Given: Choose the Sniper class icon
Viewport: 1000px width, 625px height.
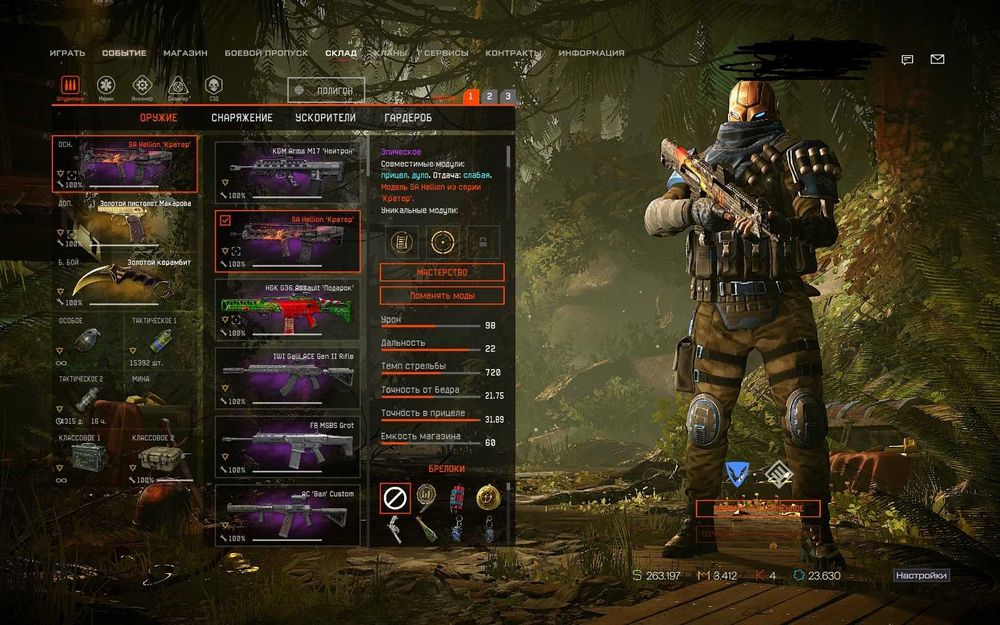Looking at the screenshot, I should pyautogui.click(x=178, y=85).
